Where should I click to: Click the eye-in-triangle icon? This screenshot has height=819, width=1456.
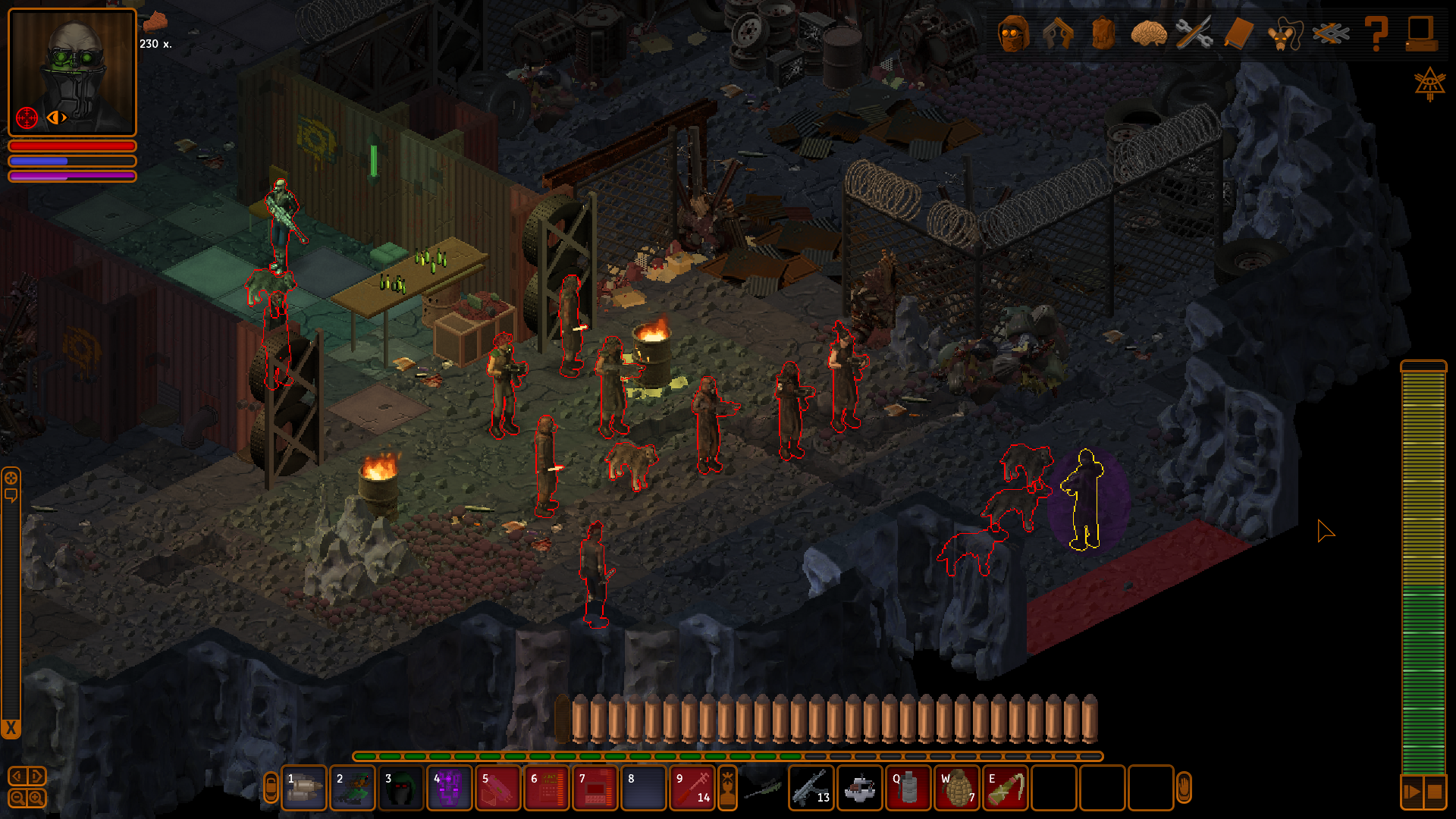click(1429, 83)
